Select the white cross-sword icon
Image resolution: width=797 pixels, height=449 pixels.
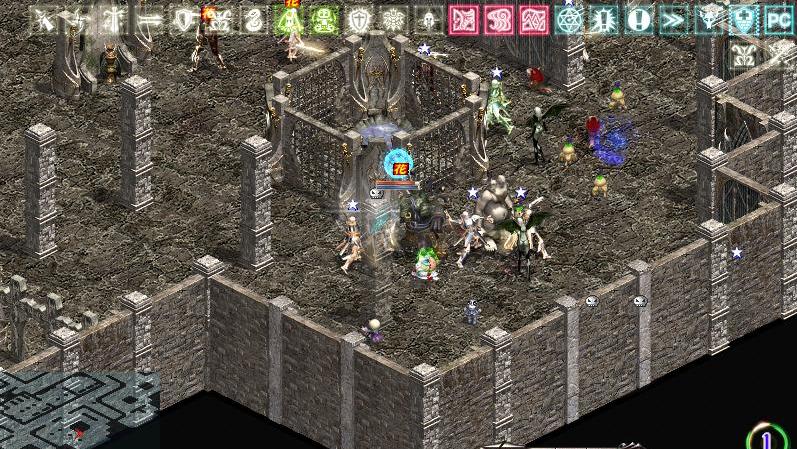tap(114, 20)
